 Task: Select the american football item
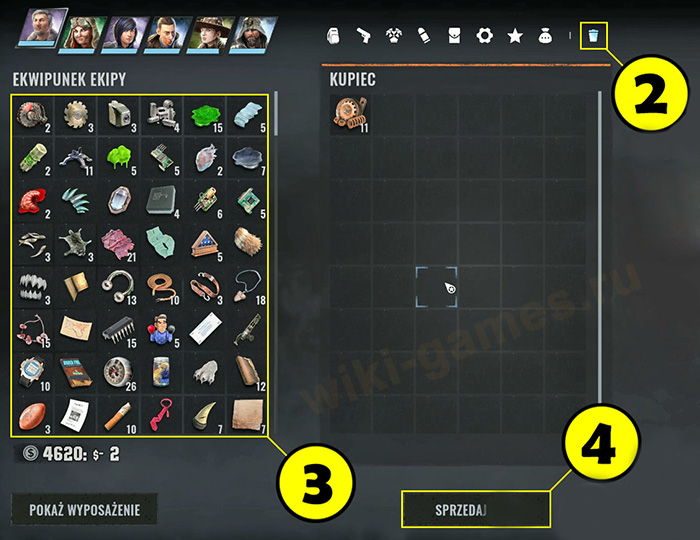[32, 415]
